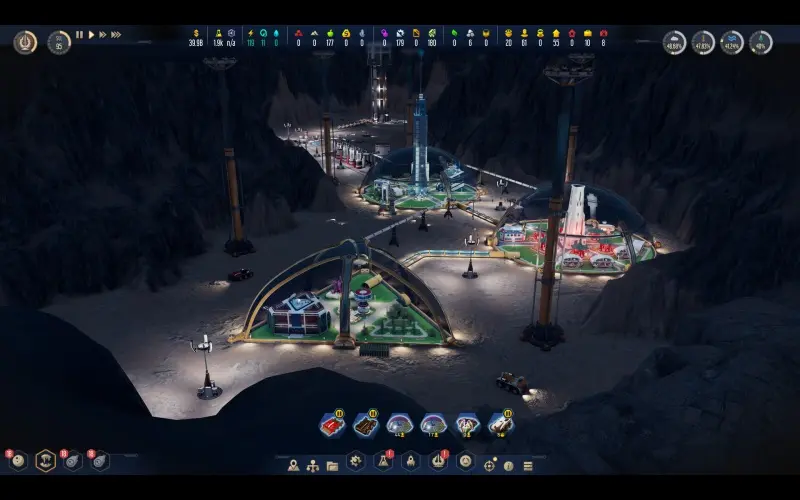This screenshot has width=800, height=500.
Task: Click the circular gauge reading 95
Action: coord(59,43)
